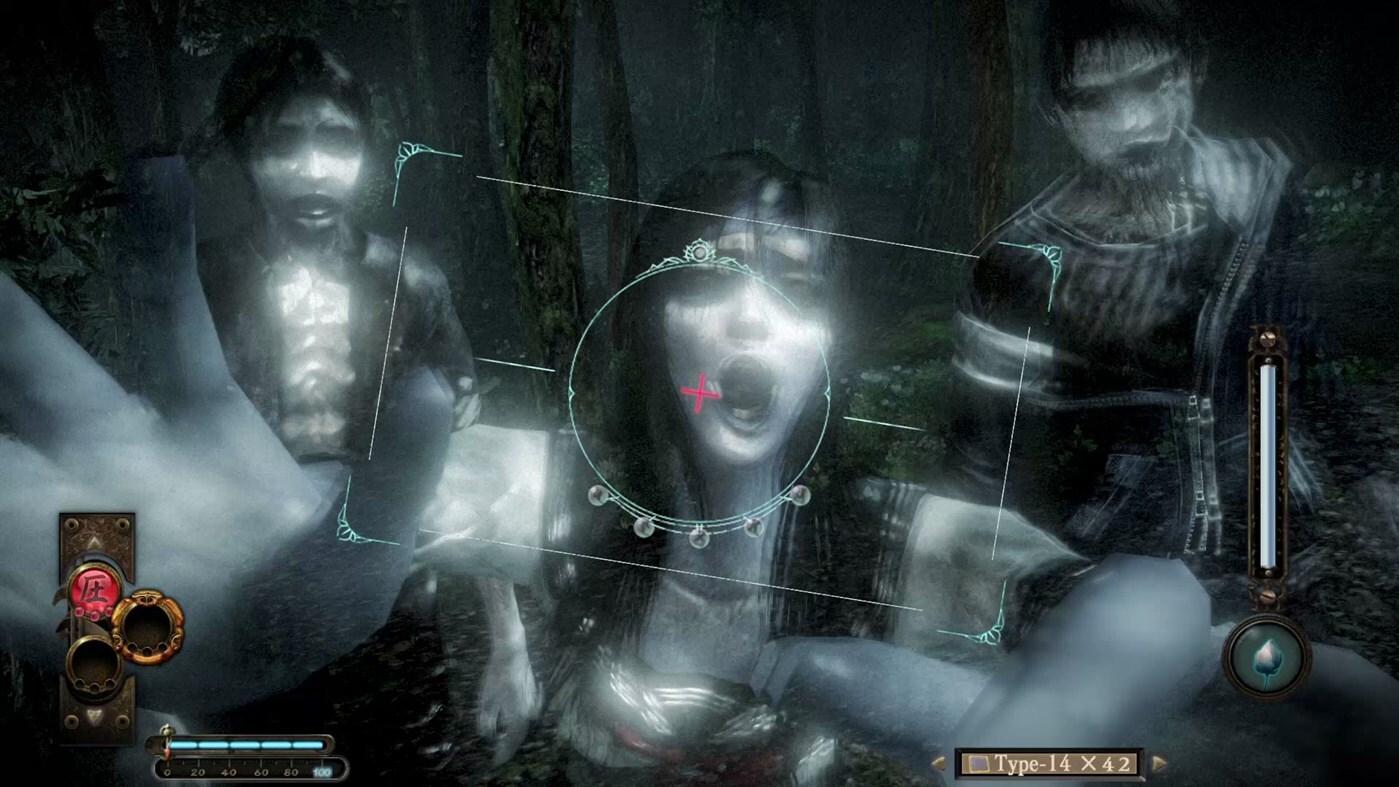Viewport: 1399px width, 787px height.
Task: Toggle the down arrow on the lens panel
Action: 95,716
